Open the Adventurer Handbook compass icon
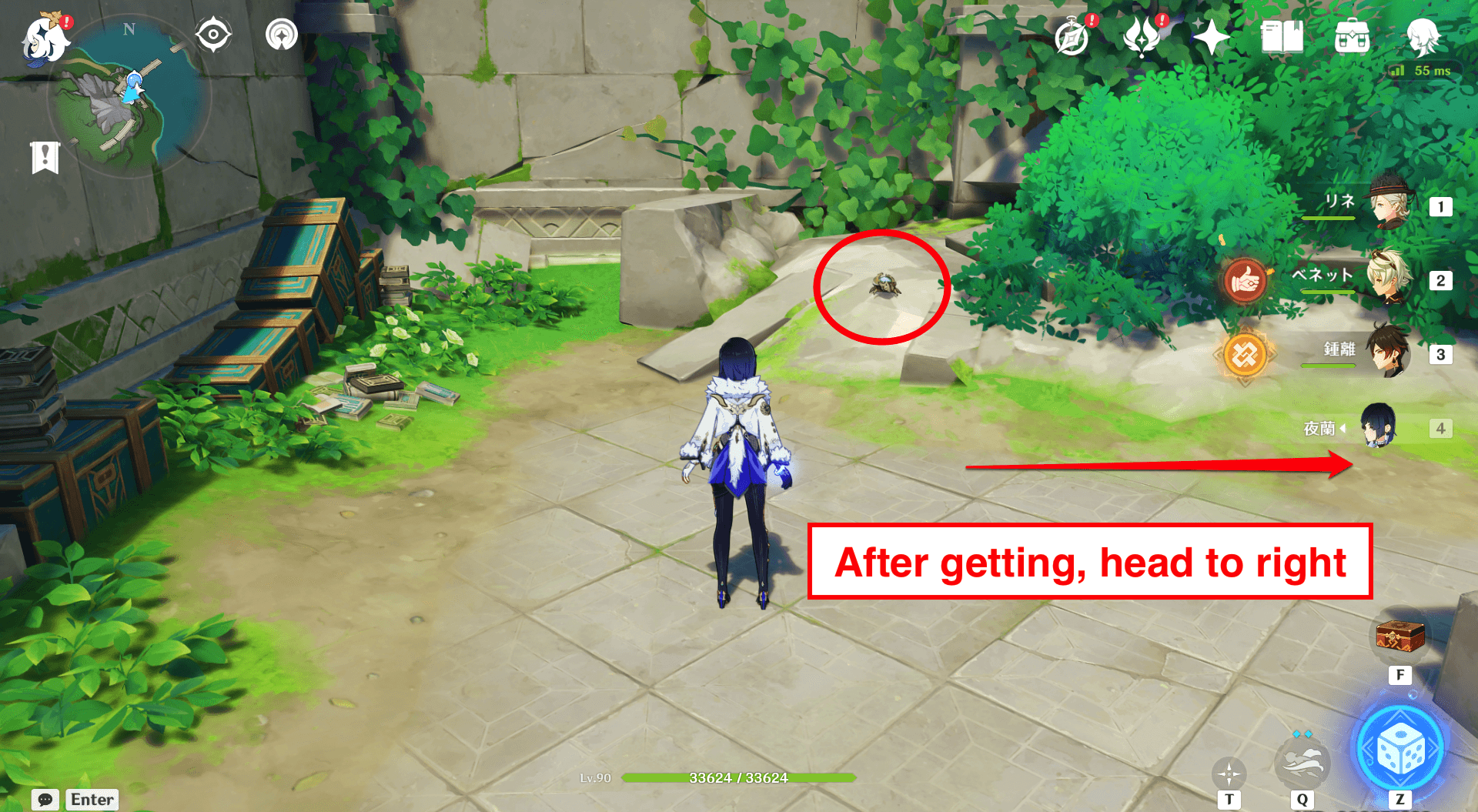 tap(1070, 35)
